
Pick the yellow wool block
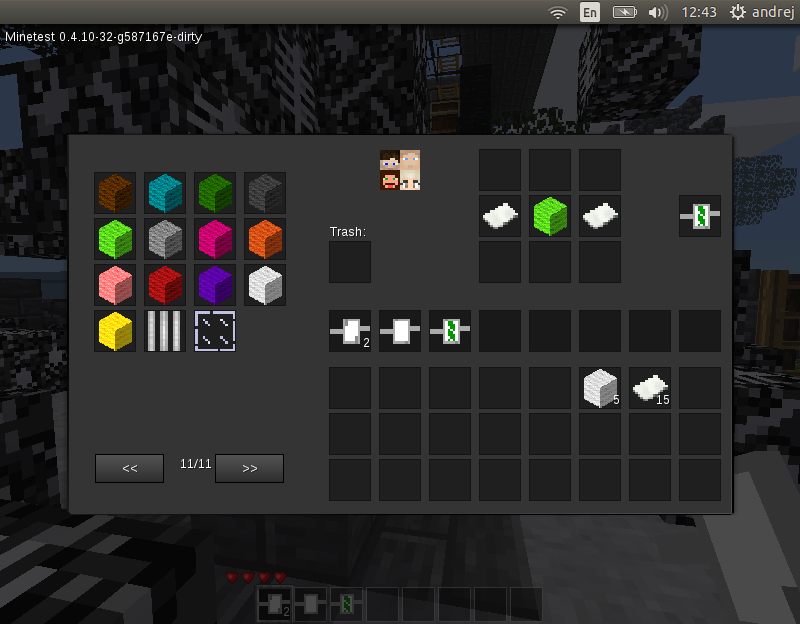coord(115,330)
